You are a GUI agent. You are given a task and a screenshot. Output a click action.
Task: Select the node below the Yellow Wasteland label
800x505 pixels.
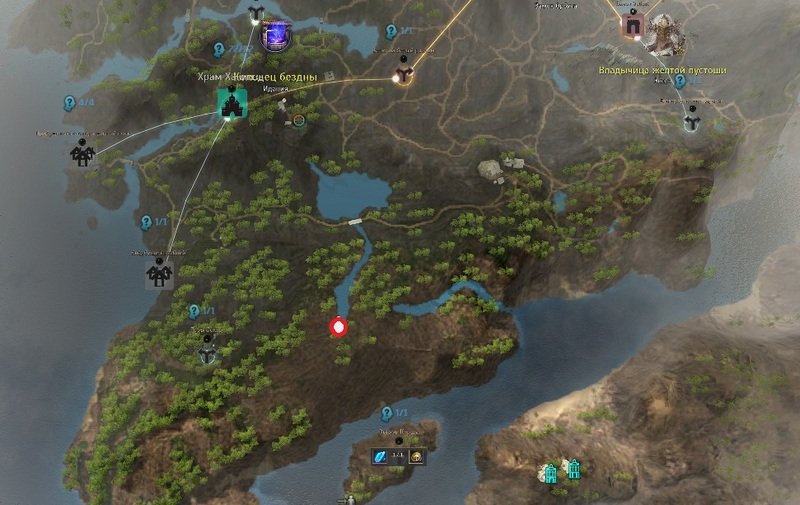[692, 121]
